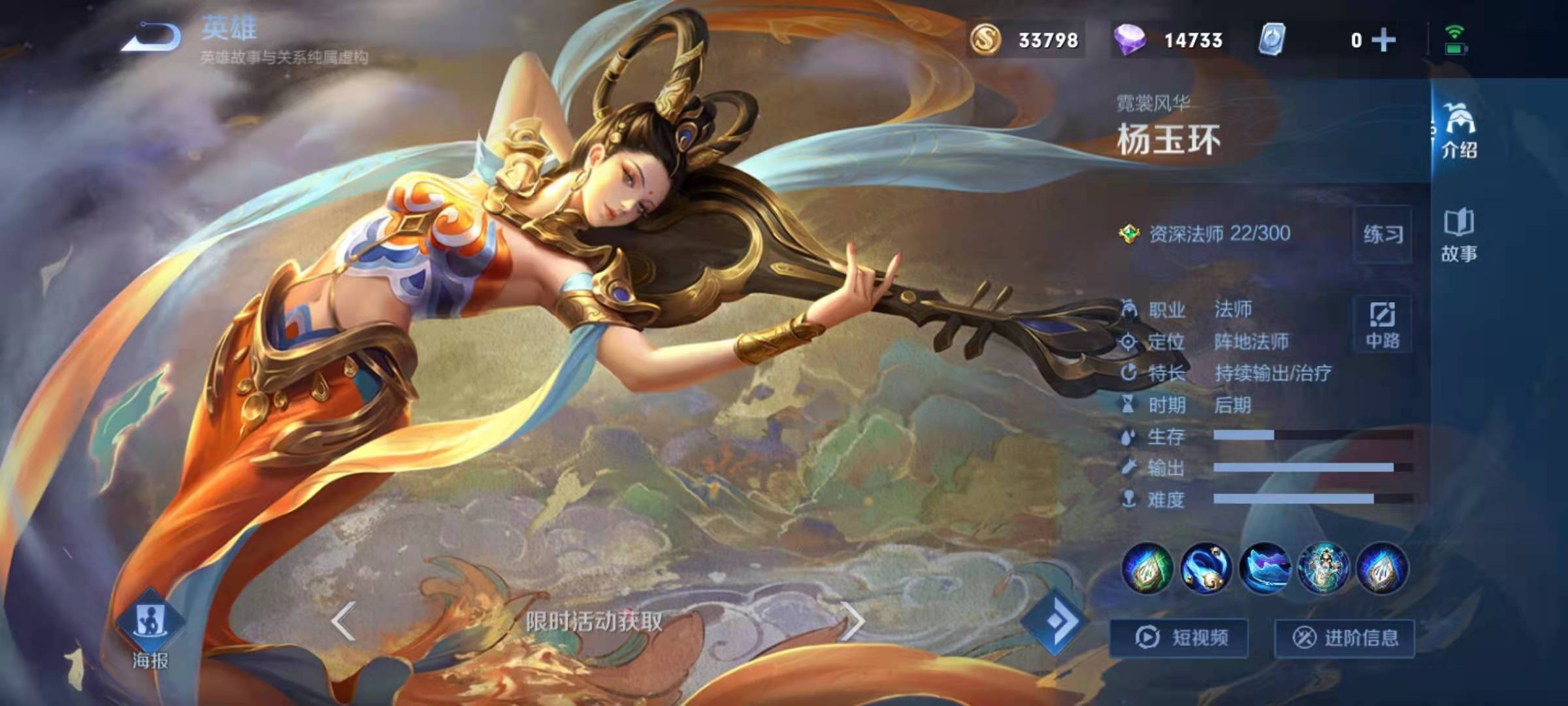
Task: Click the purple diamond currency icon
Action: [1130, 40]
